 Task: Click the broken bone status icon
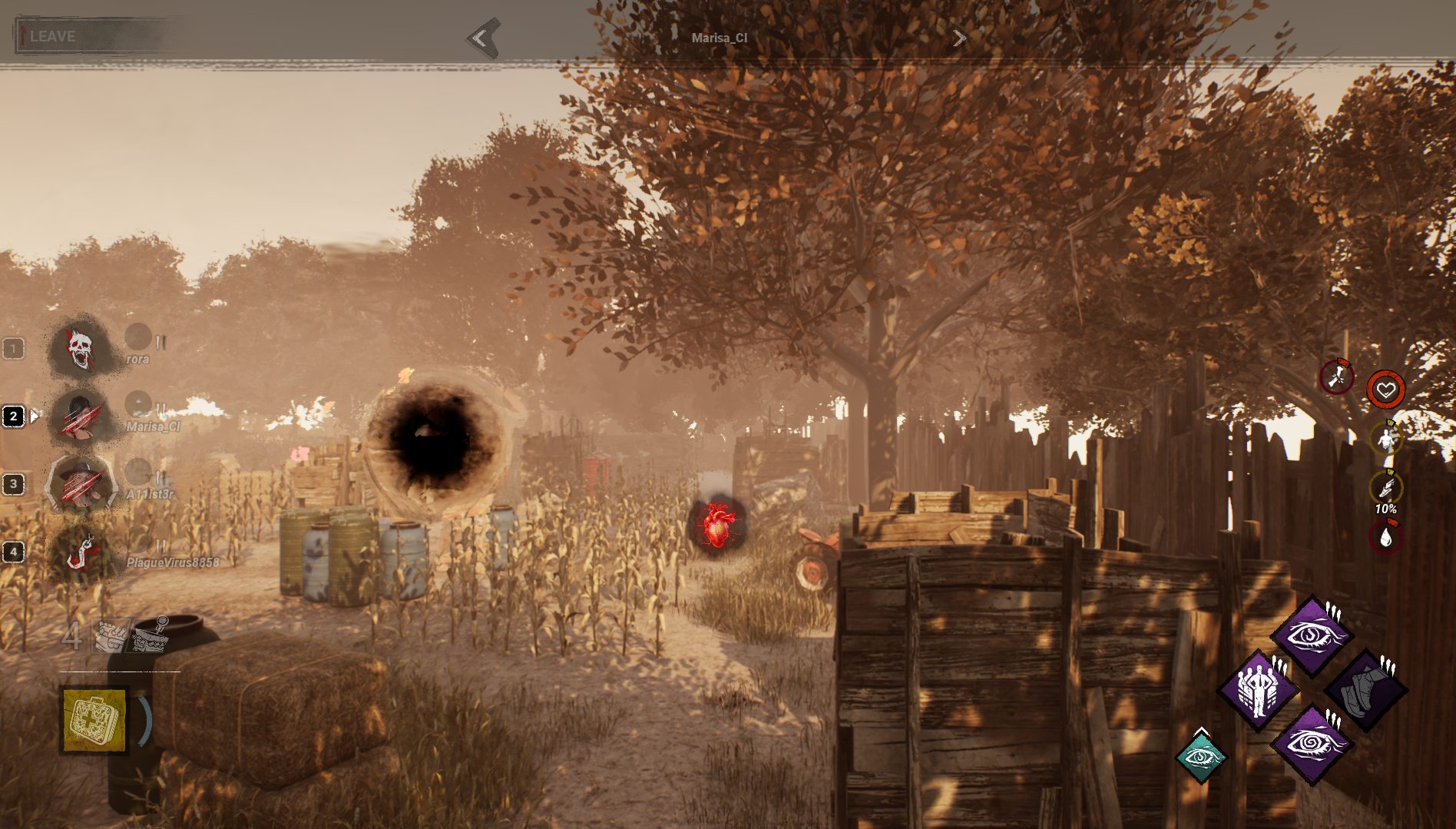click(x=1336, y=376)
